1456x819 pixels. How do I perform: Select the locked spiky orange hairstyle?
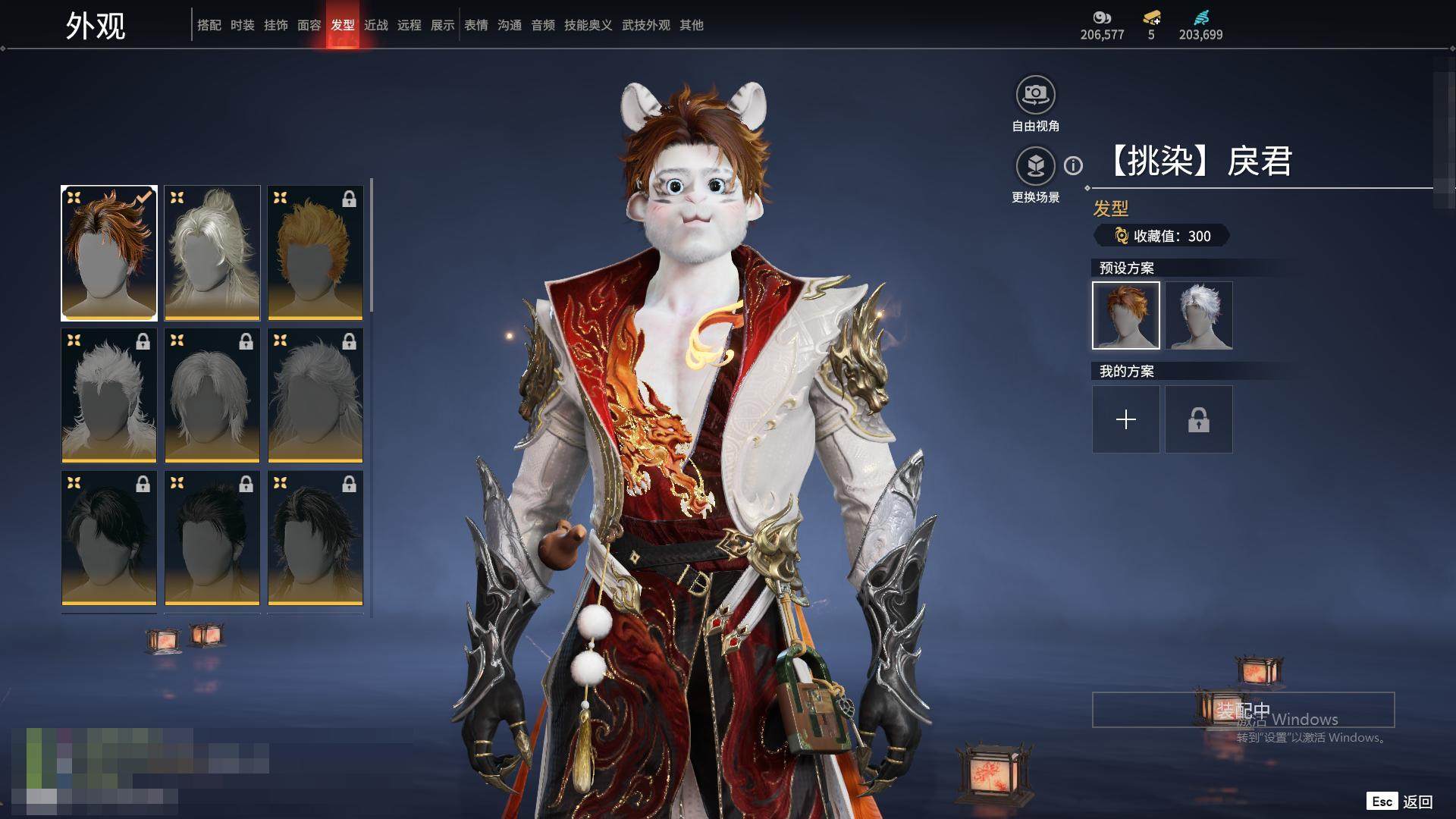(315, 253)
